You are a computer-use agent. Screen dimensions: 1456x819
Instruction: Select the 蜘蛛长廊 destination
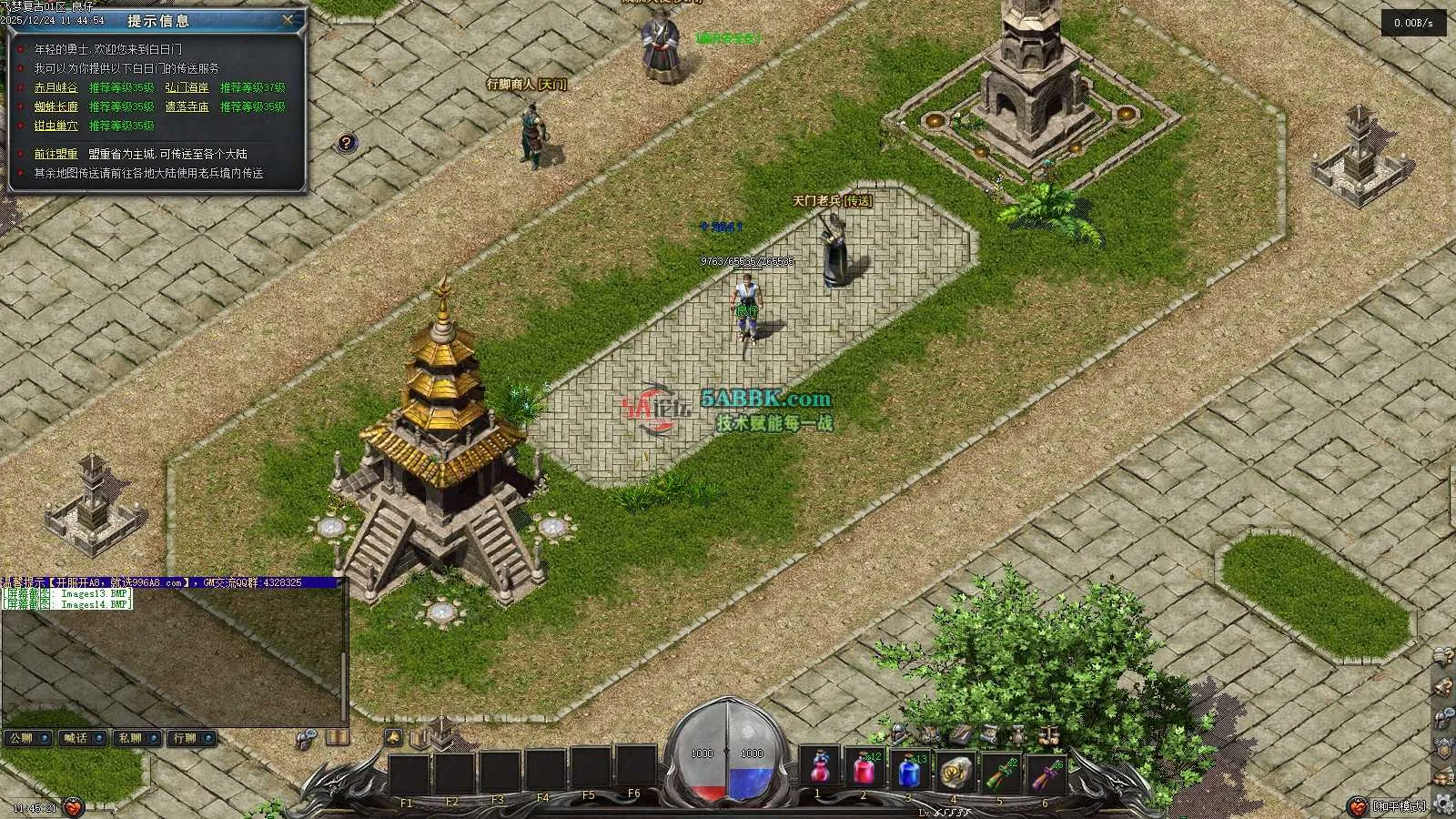56,107
